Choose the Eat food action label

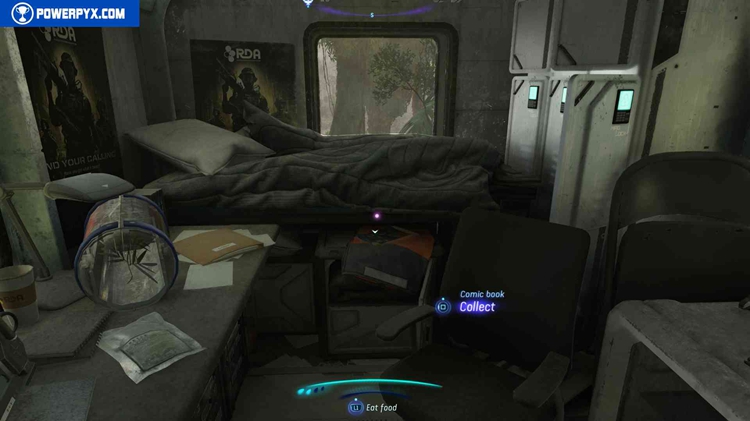coord(381,408)
